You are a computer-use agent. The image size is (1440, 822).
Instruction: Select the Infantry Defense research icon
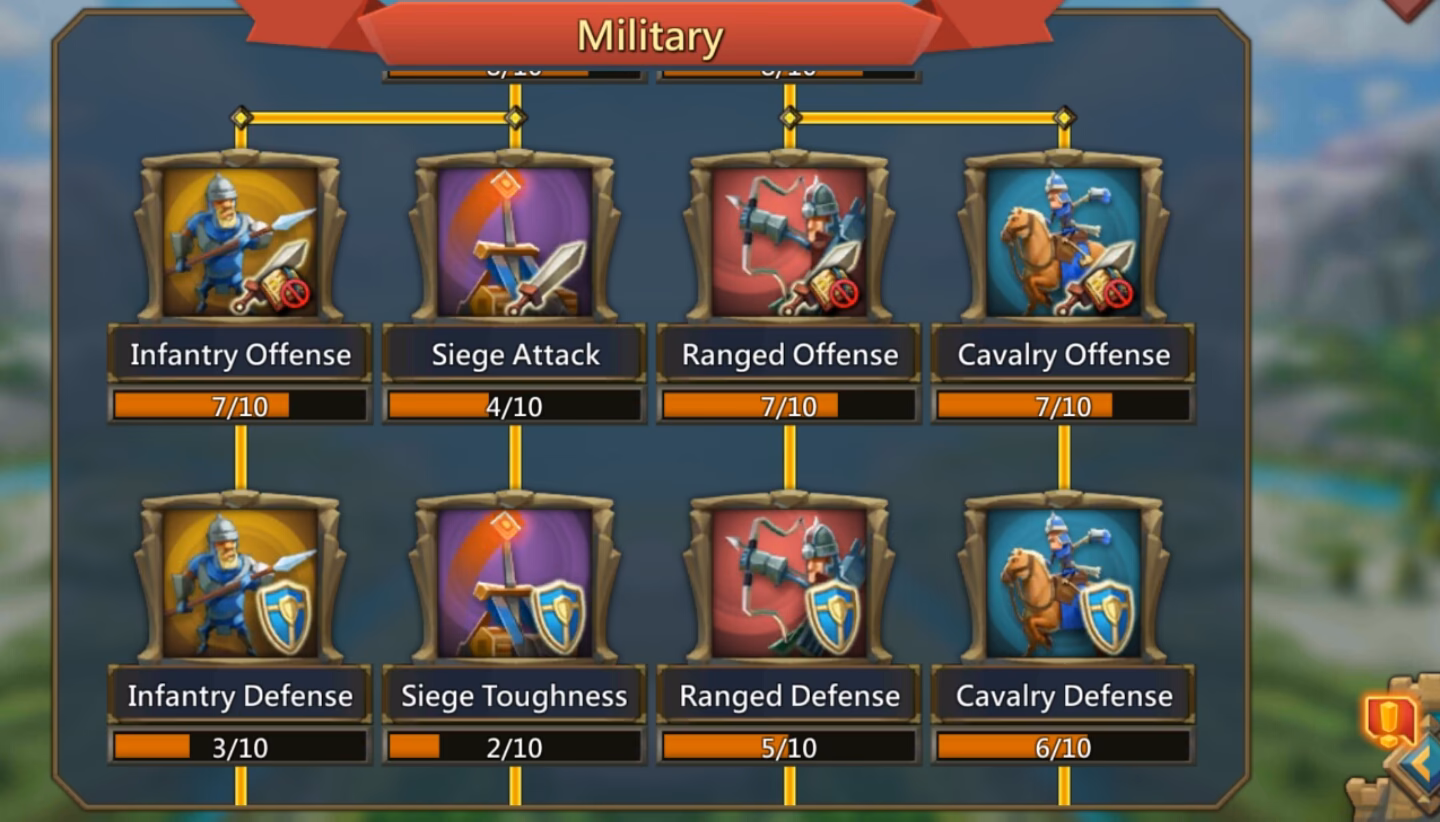pyautogui.click(x=238, y=580)
